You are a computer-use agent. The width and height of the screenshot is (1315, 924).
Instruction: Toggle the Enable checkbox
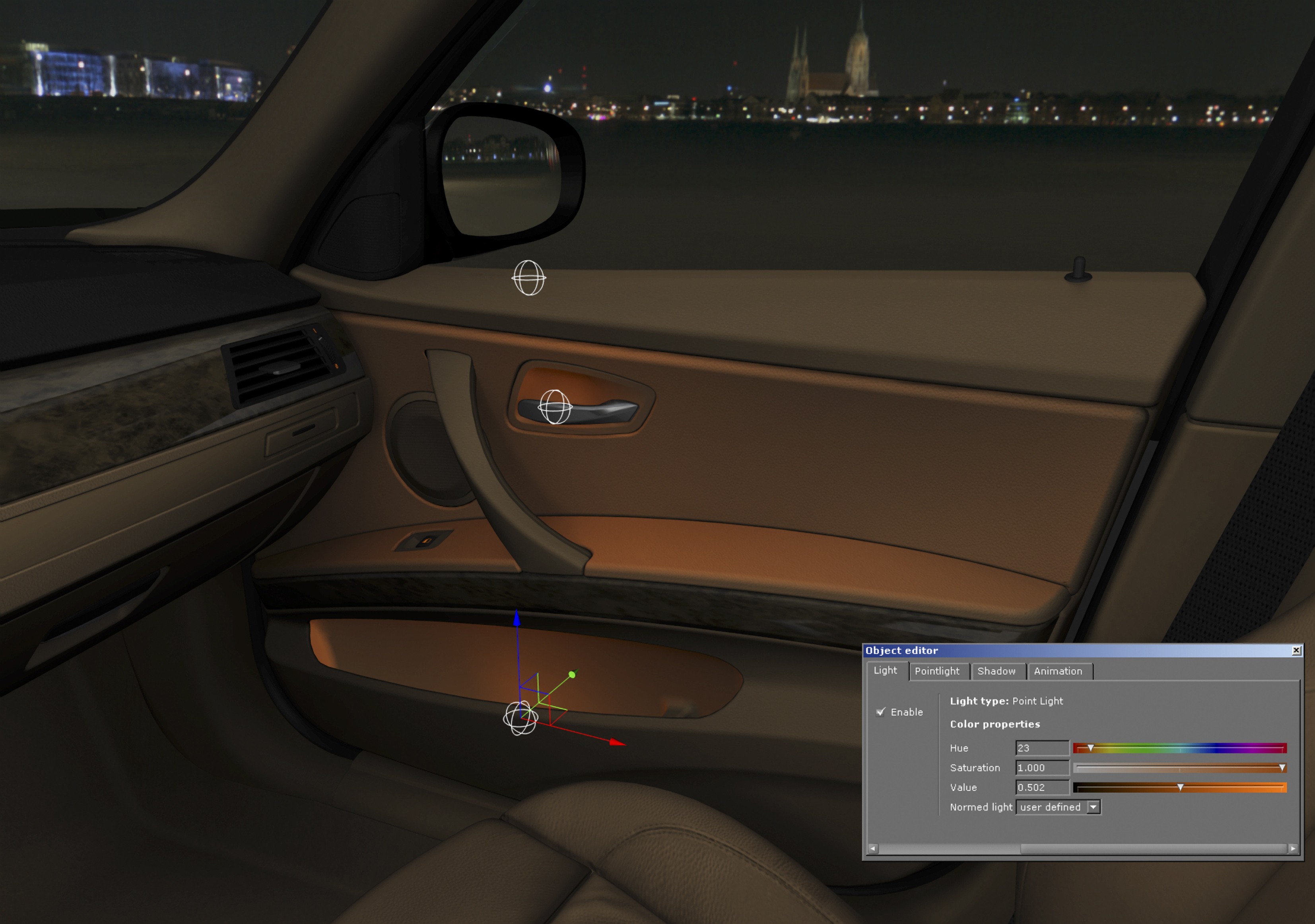pyautogui.click(x=881, y=712)
